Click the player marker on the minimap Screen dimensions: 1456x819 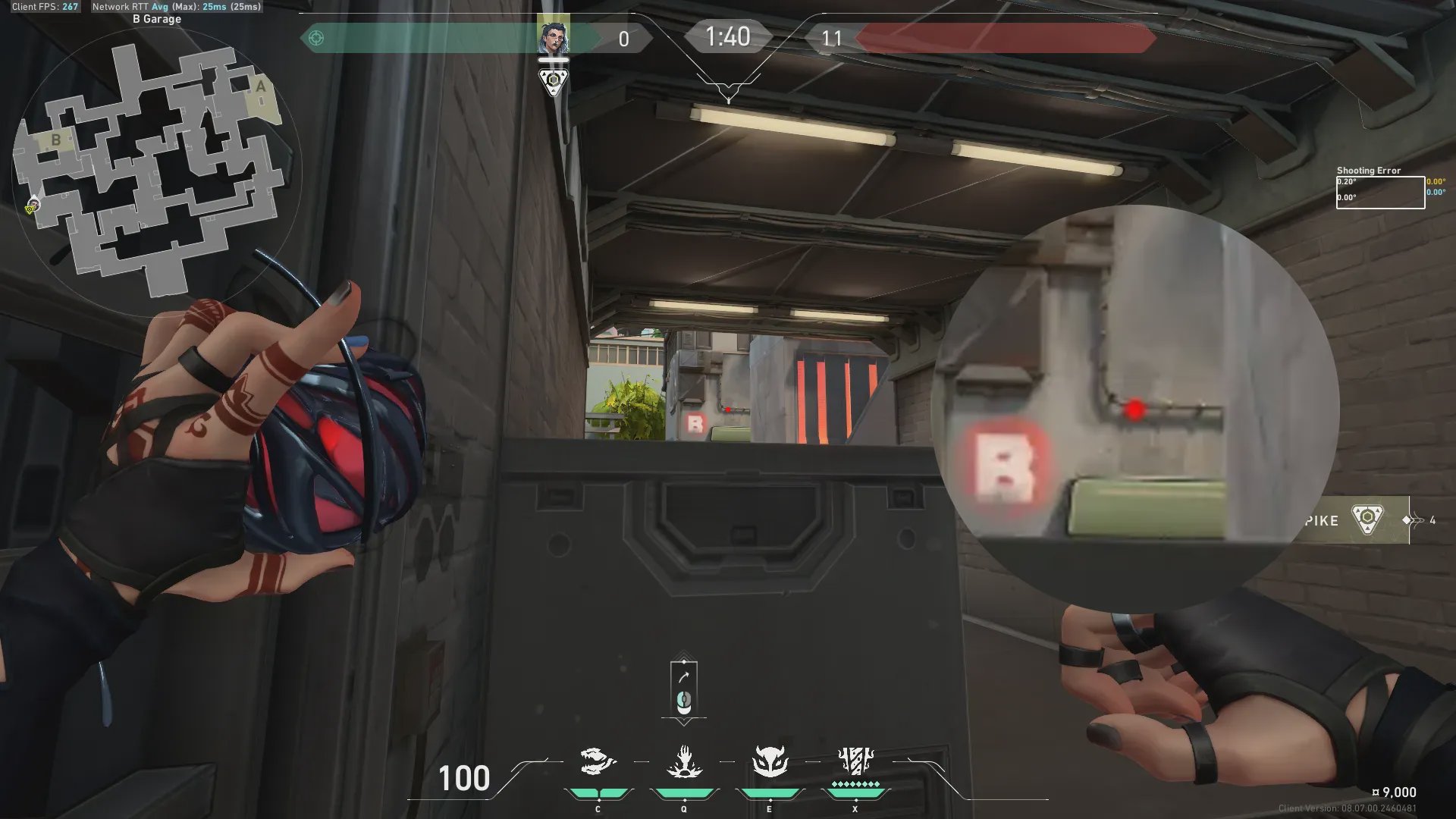[x=32, y=206]
